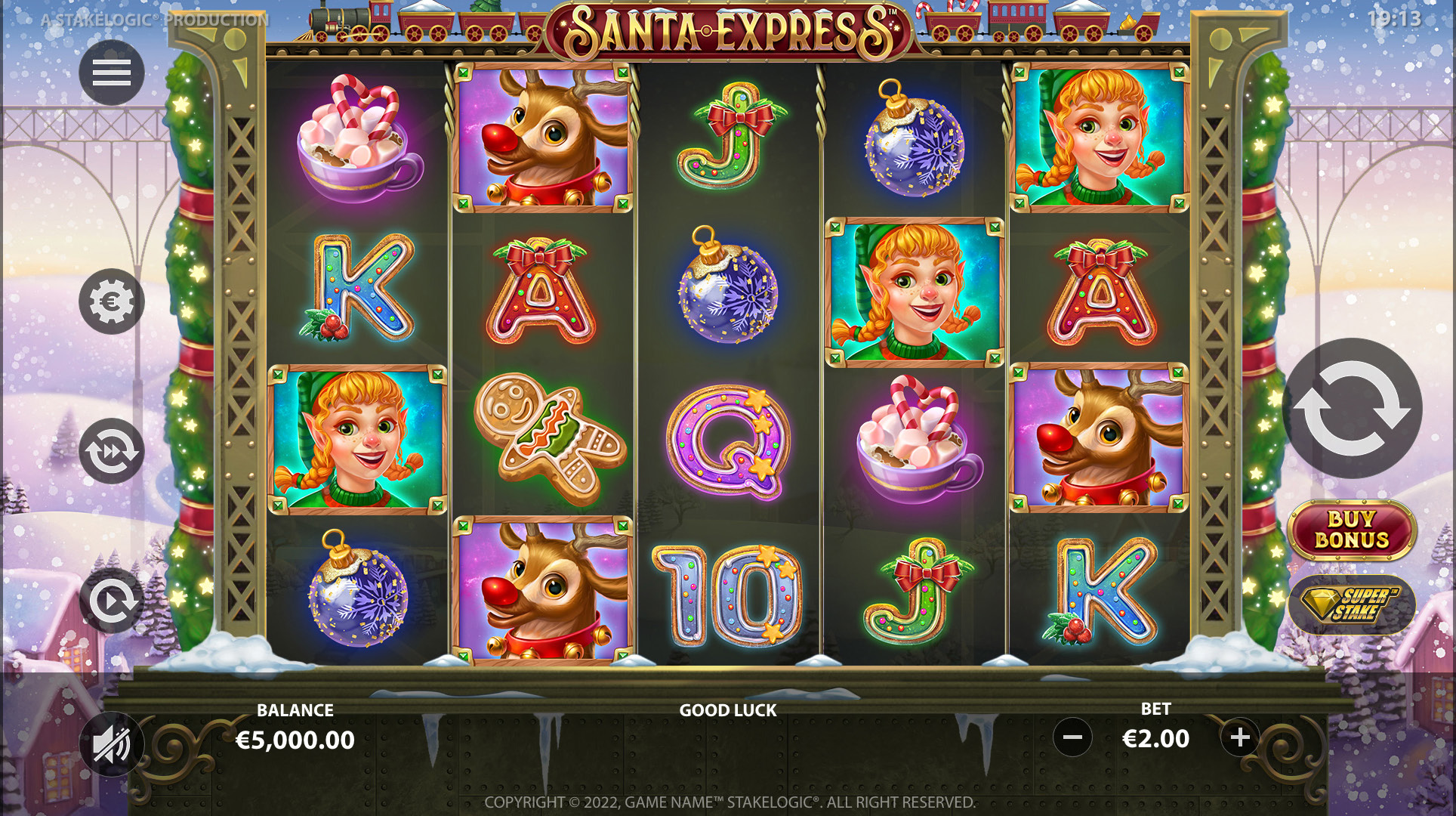Click the €2.00 bet display
Screen dimensions: 1456x816
pos(1155,738)
